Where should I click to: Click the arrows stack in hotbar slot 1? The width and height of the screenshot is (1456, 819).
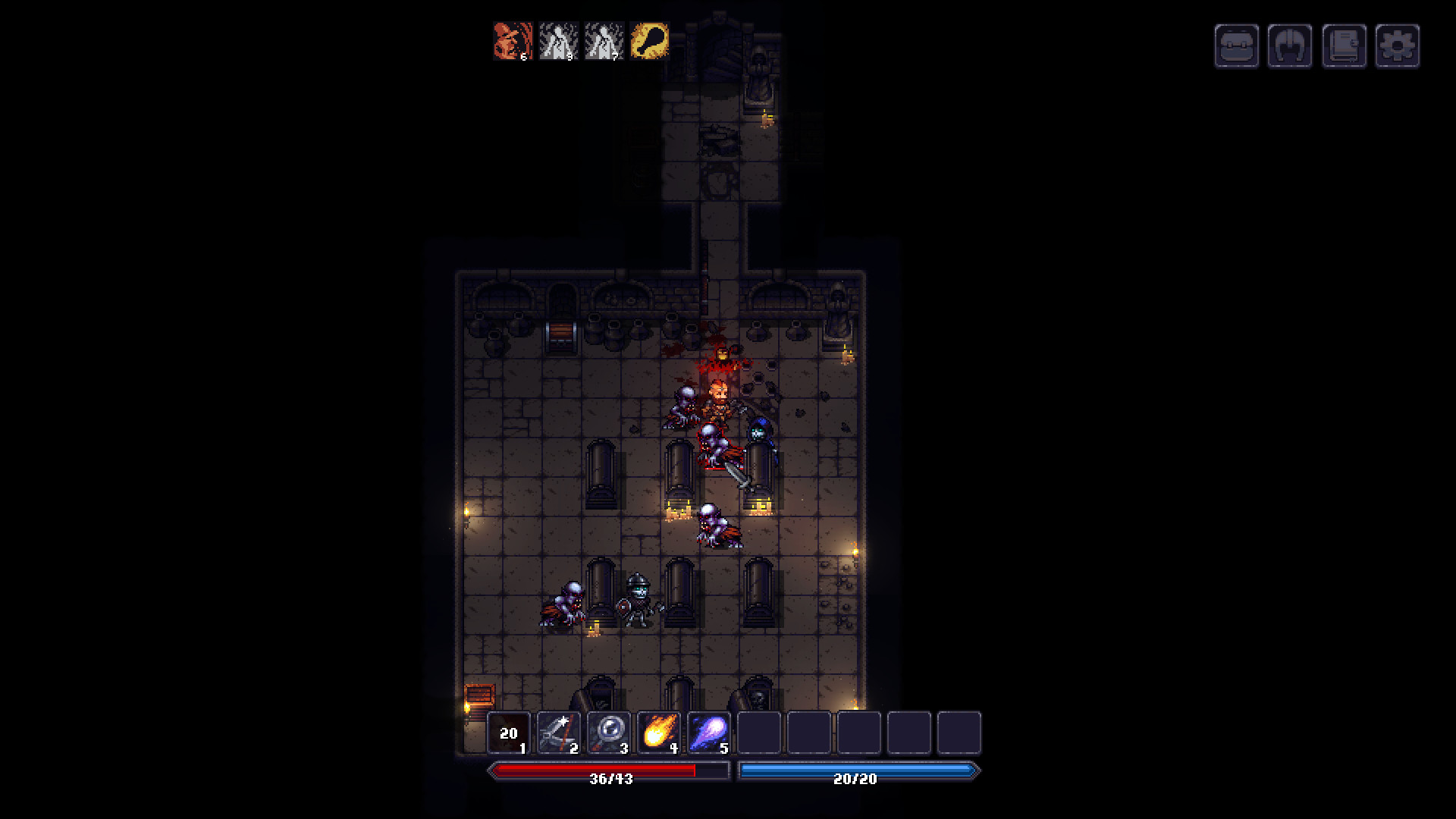510,732
